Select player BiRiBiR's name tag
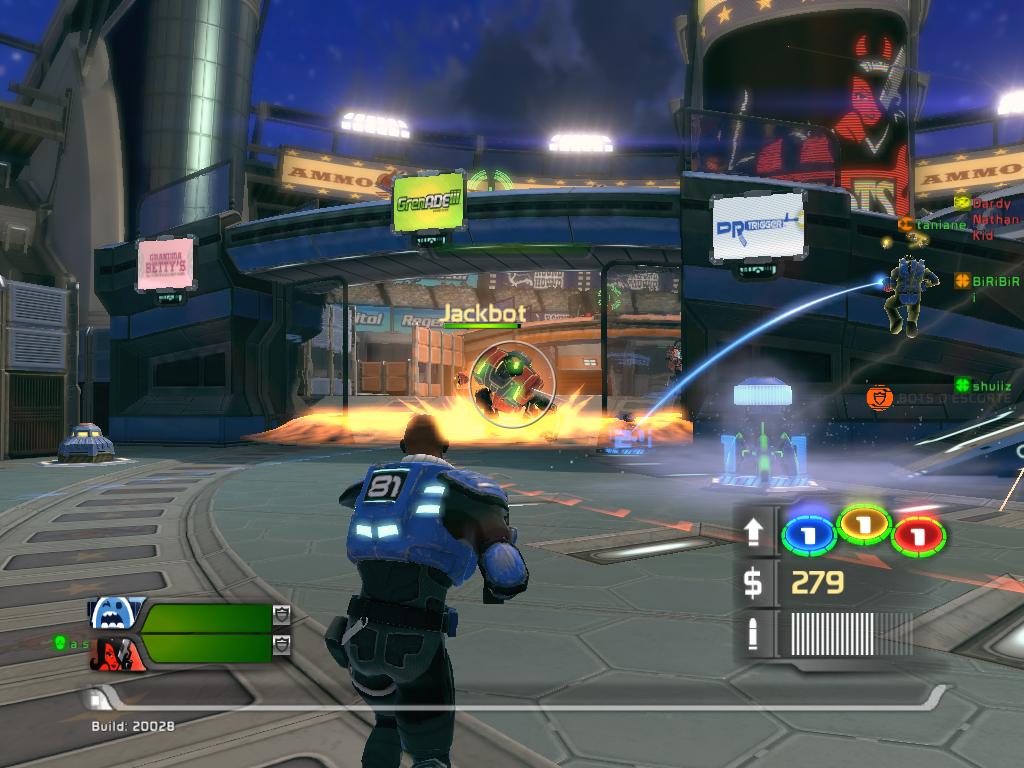Screen dimensions: 1024x768 coord(986,281)
